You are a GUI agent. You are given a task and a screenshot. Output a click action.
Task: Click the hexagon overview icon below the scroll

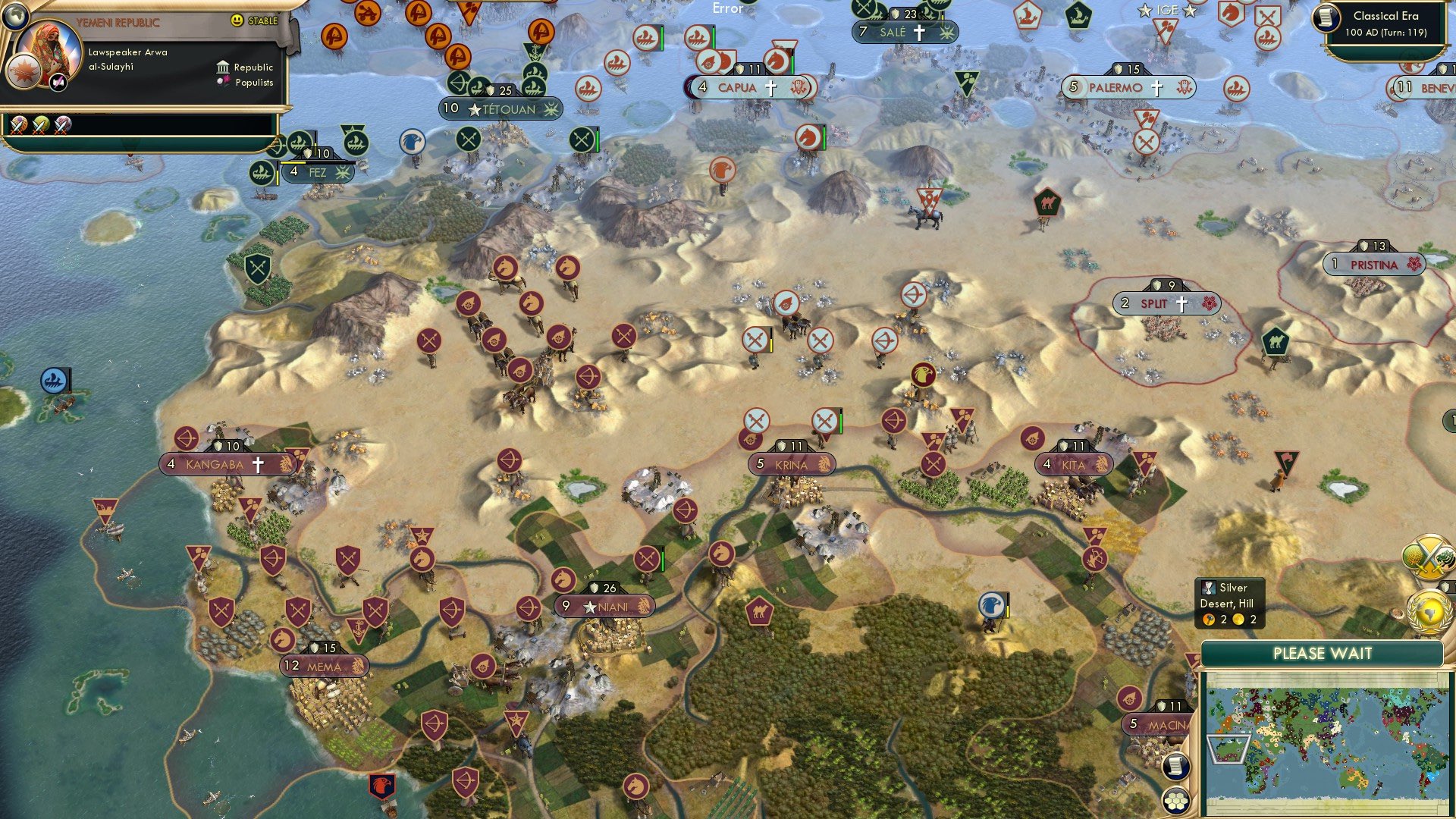pos(1176,802)
